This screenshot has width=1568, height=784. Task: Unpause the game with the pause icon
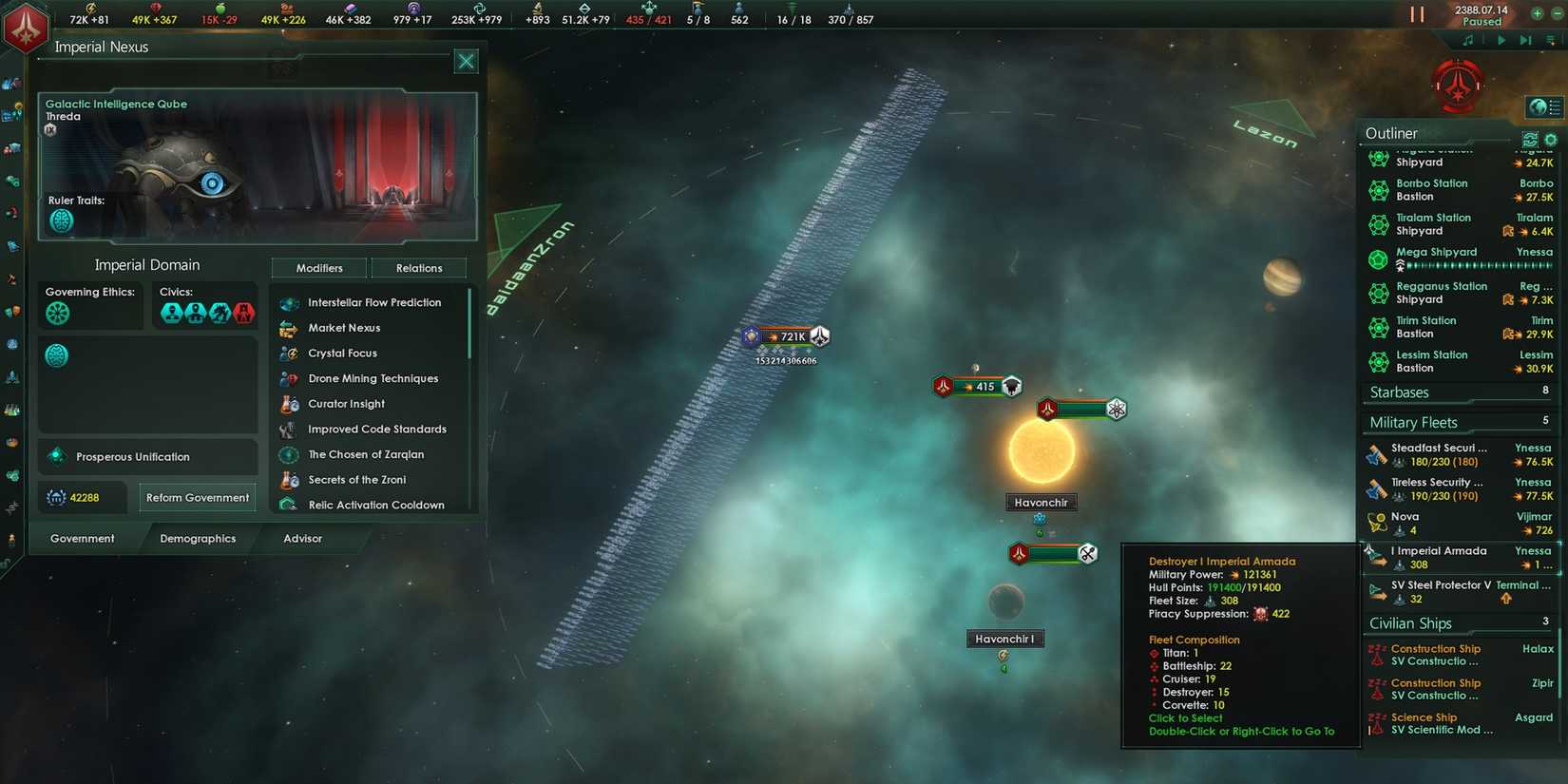click(x=1417, y=14)
